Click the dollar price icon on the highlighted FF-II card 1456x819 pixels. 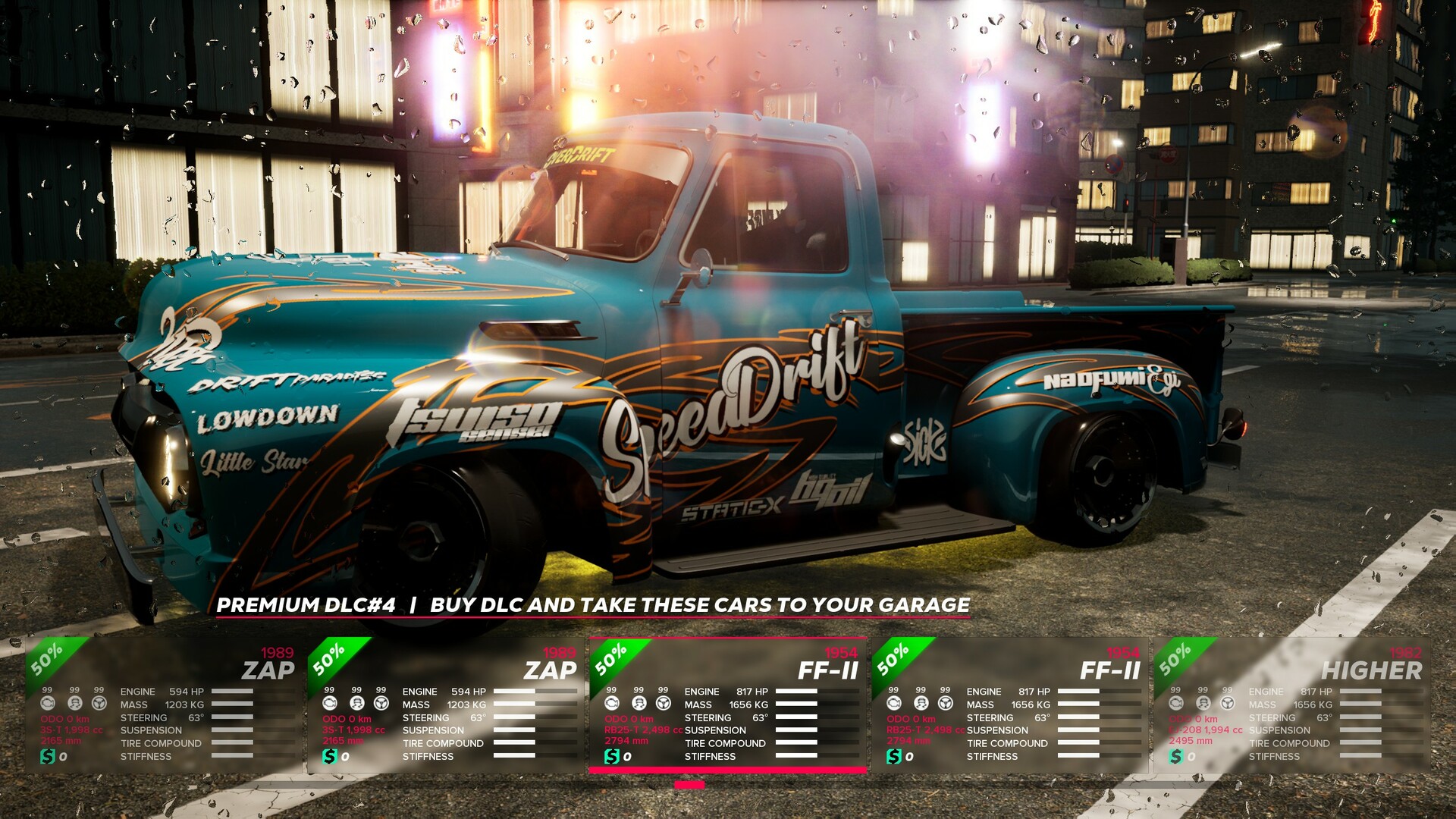613,755
